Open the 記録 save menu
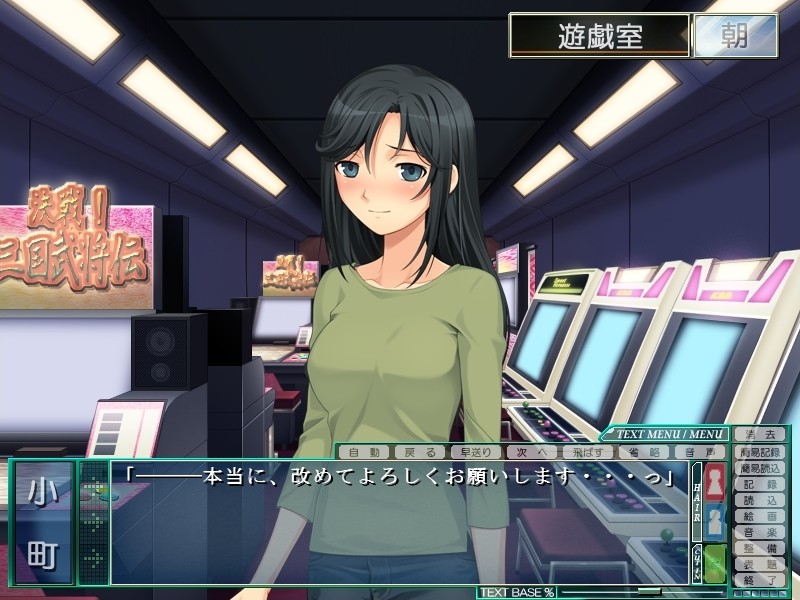This screenshot has width=800, height=600. point(759,484)
